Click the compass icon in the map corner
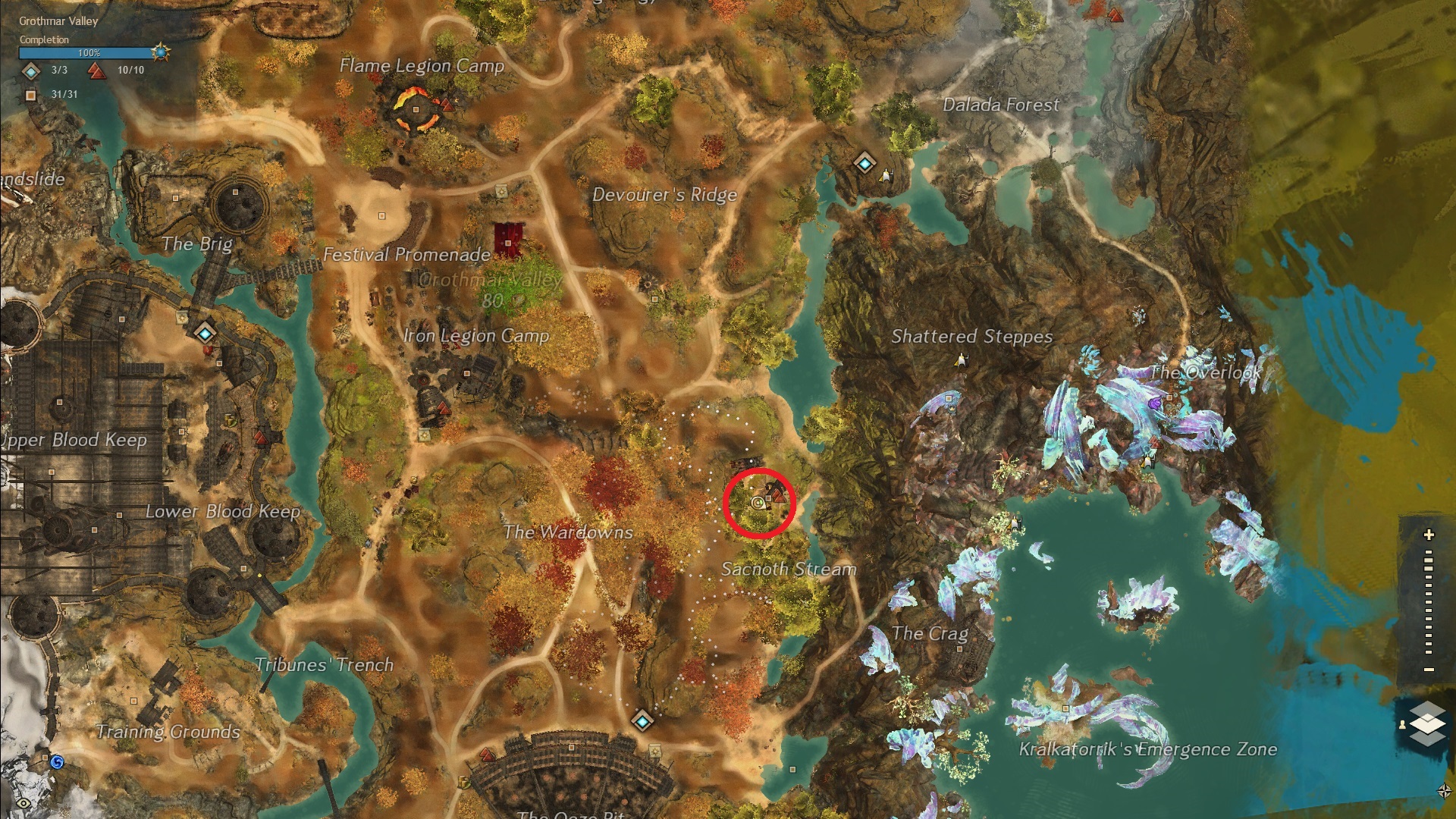 (x=1444, y=791)
